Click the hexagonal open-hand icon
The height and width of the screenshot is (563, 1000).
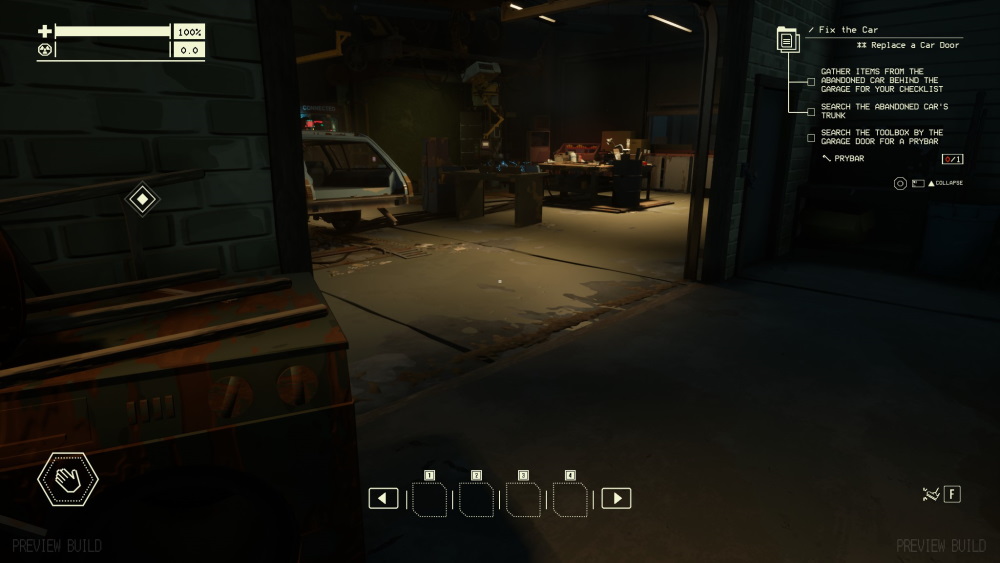[68, 480]
